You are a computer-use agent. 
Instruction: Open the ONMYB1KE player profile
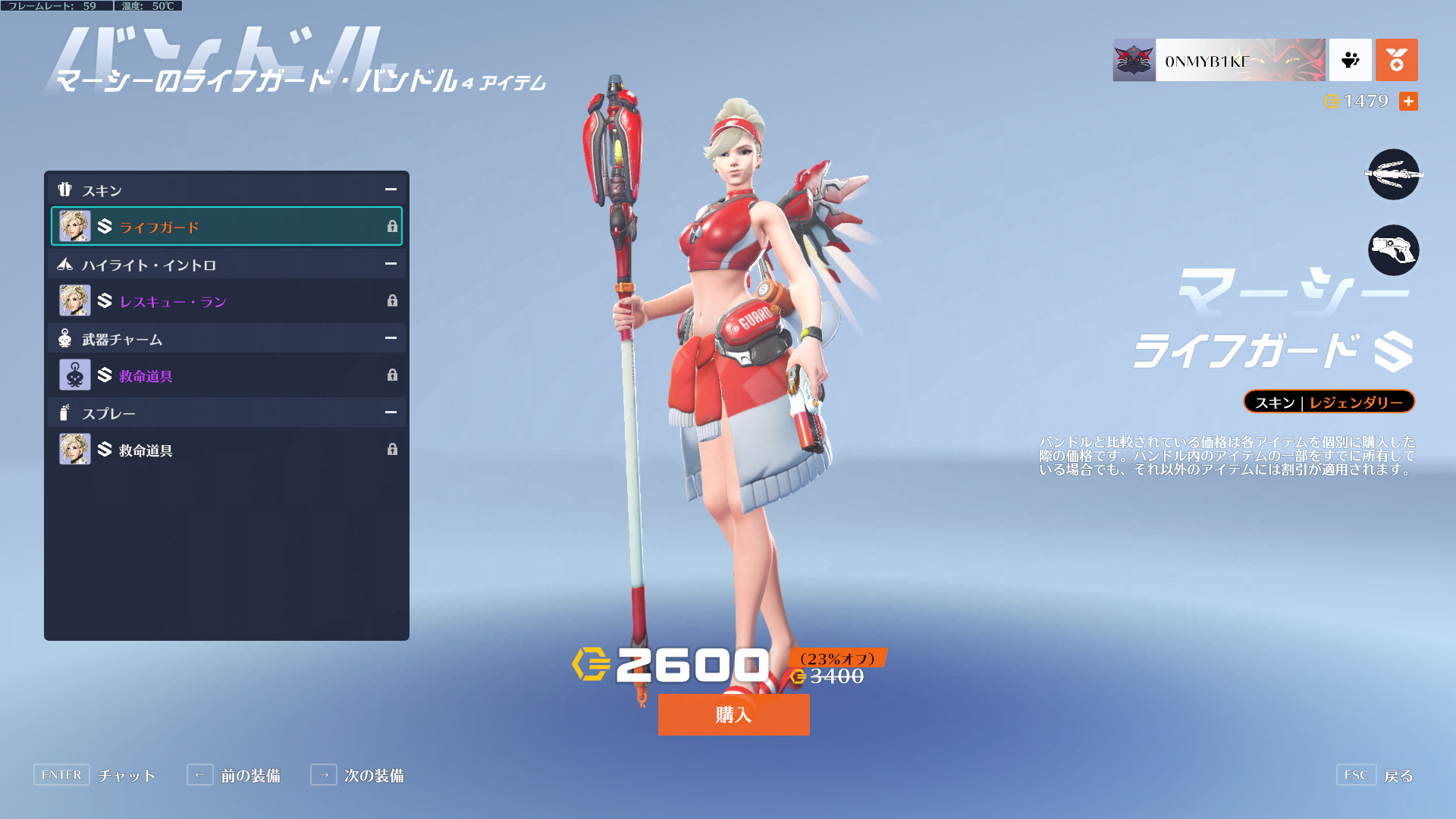point(1219,60)
